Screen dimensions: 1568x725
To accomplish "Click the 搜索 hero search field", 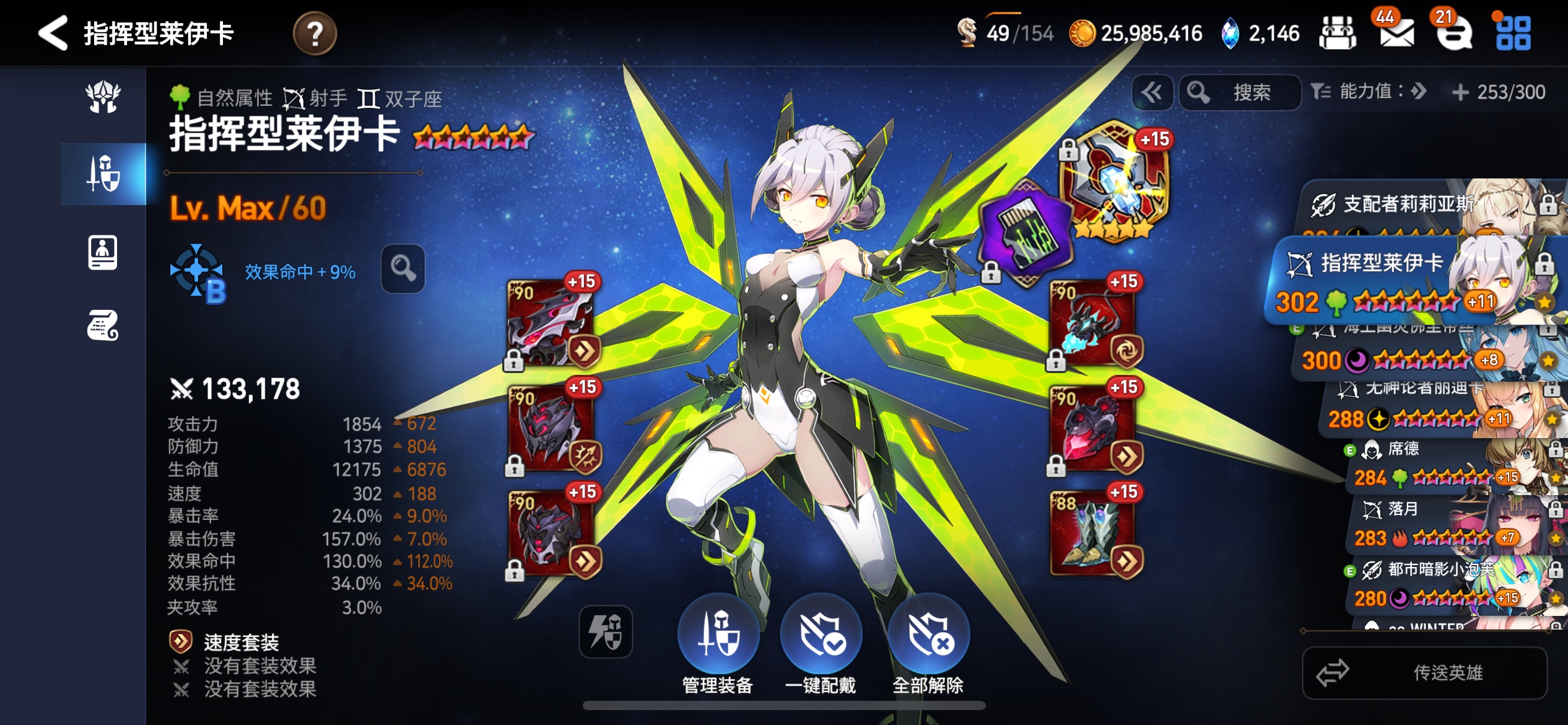I will click(x=1240, y=93).
